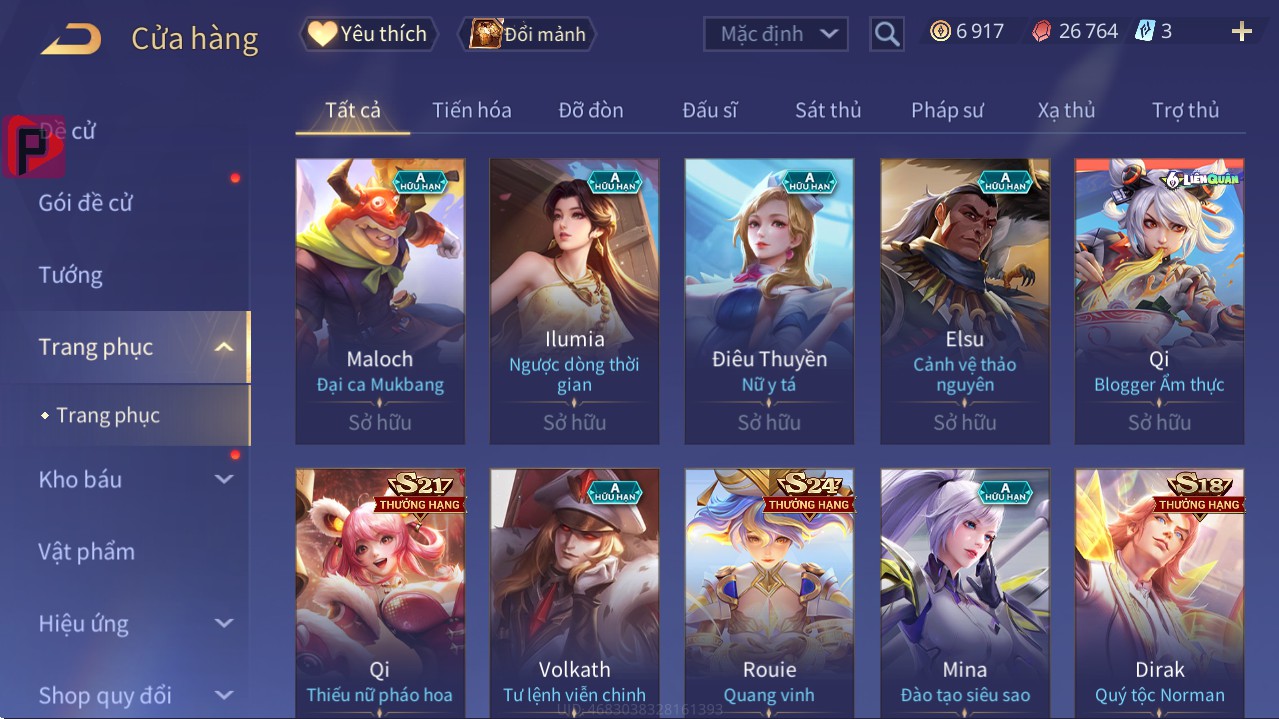Viewport: 1279px width, 719px height.
Task: Choose the Xạ thủ tab
Action: pos(1066,110)
